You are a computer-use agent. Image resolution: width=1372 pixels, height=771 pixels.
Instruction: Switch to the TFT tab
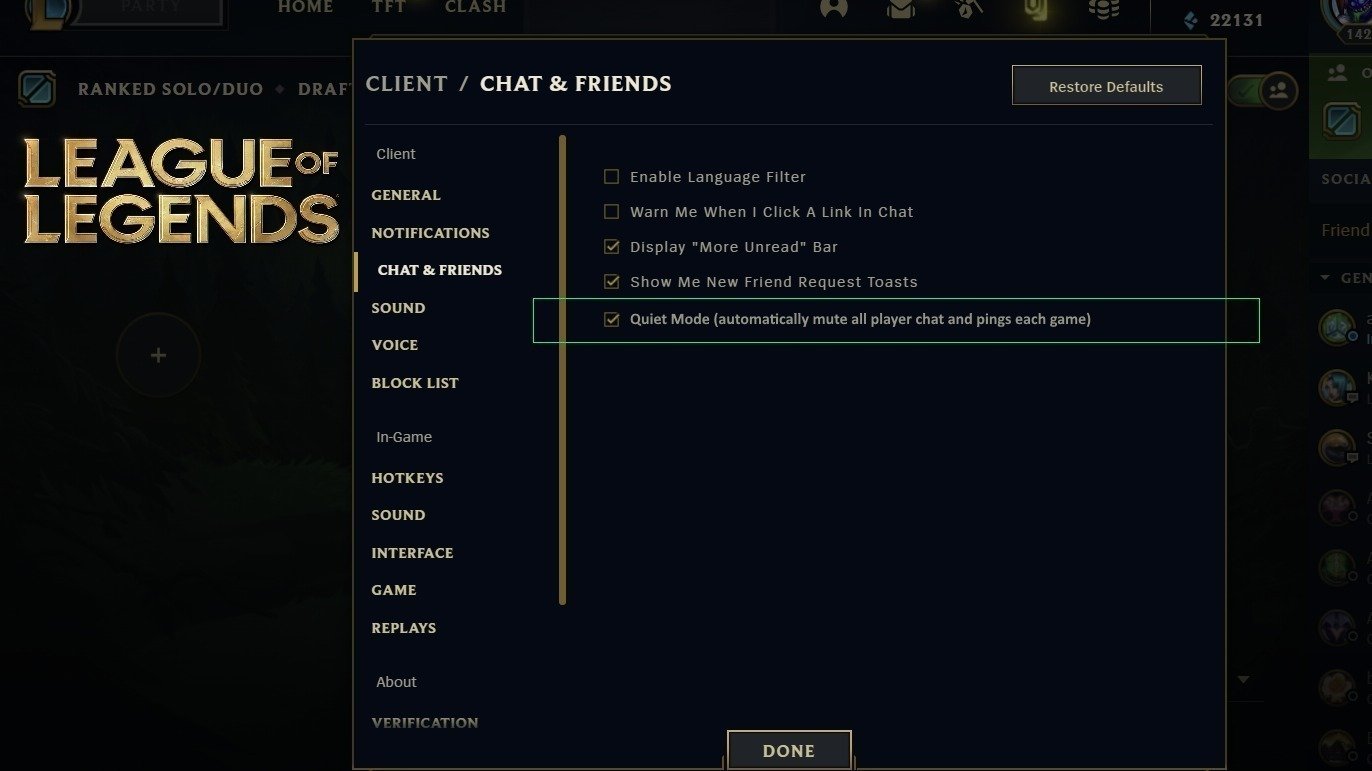coord(388,7)
